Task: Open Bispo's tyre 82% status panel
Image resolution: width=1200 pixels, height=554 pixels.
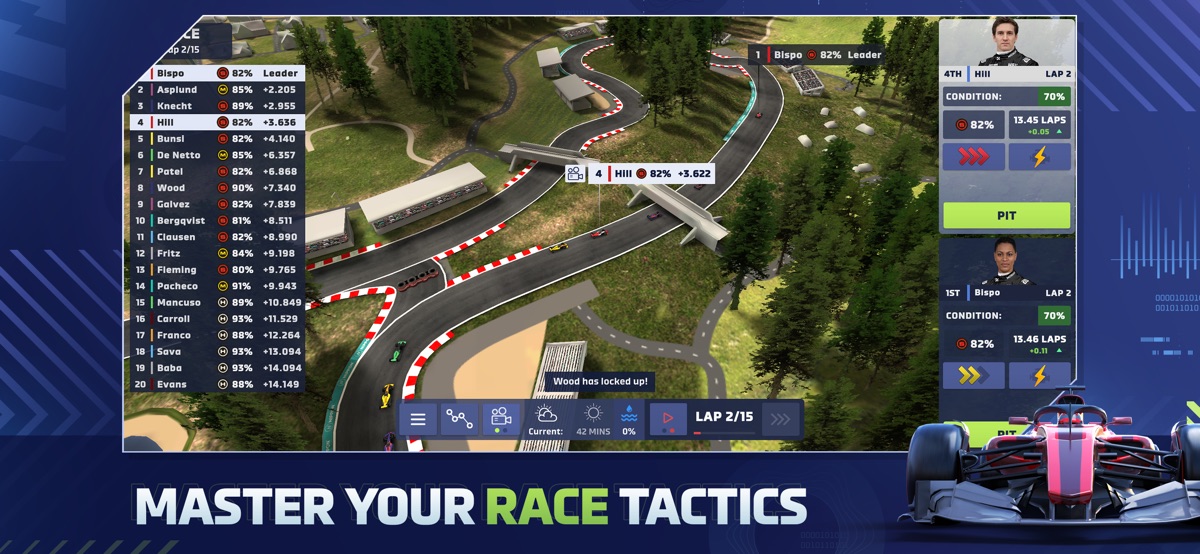Action: click(973, 343)
